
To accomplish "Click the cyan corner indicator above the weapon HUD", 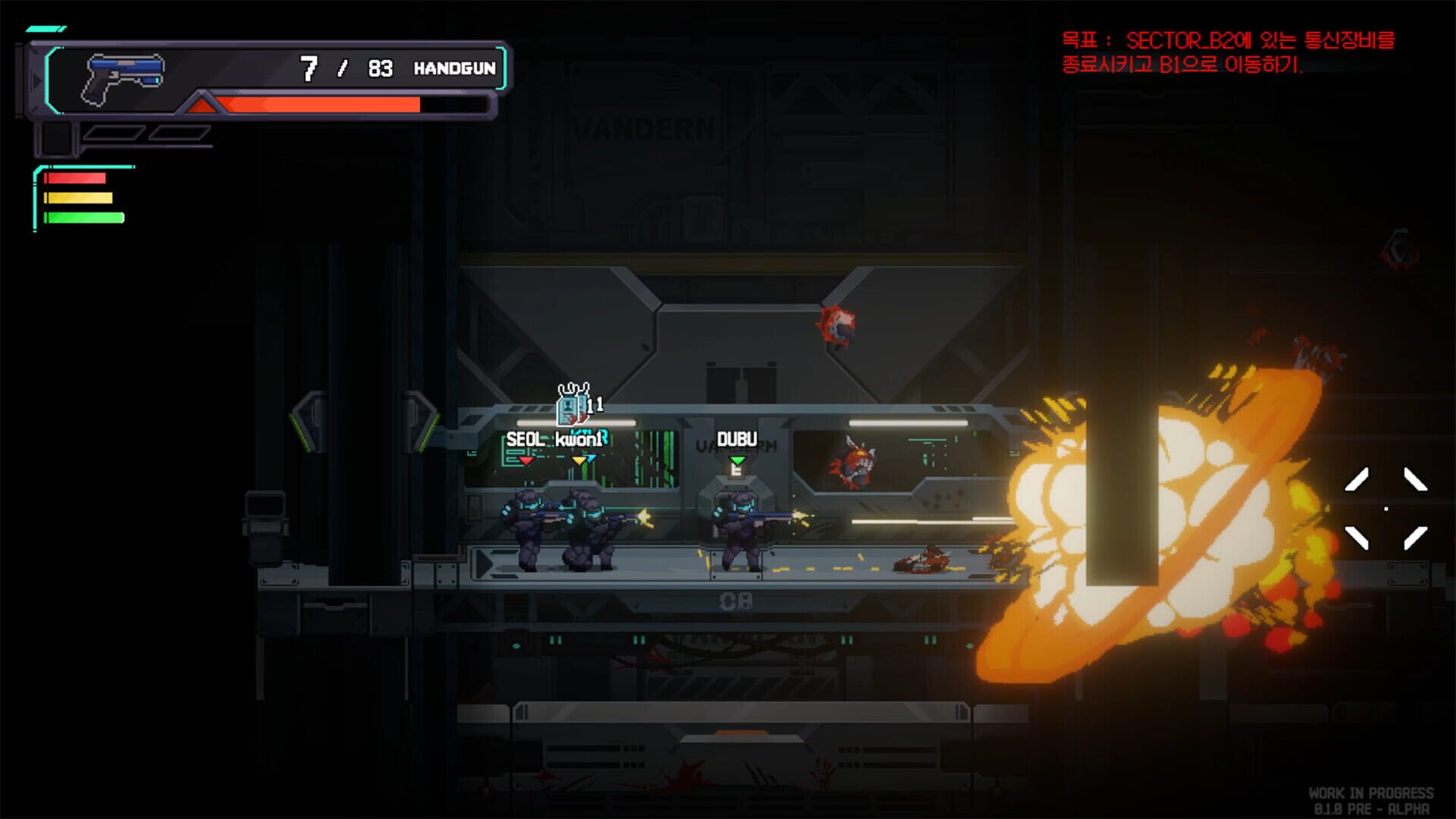I will click(x=45, y=27).
